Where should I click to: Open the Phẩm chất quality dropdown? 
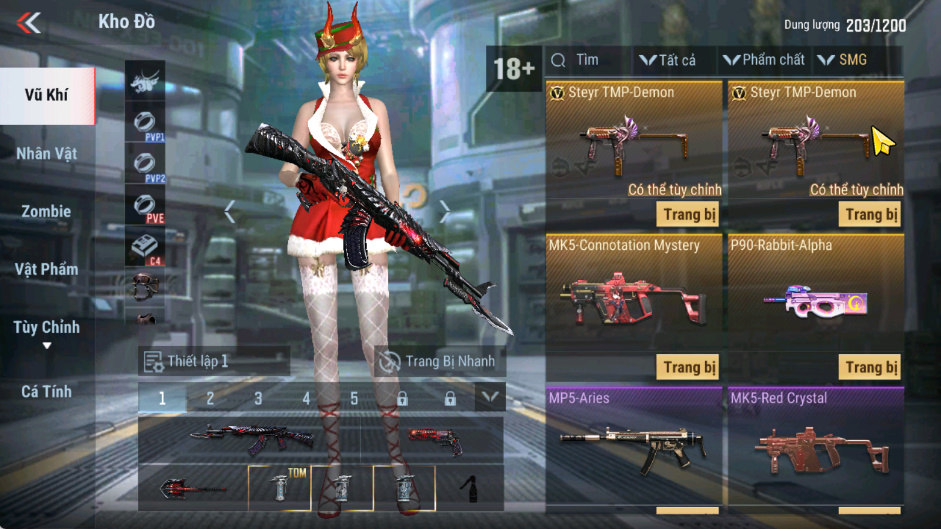pyautogui.click(x=764, y=60)
